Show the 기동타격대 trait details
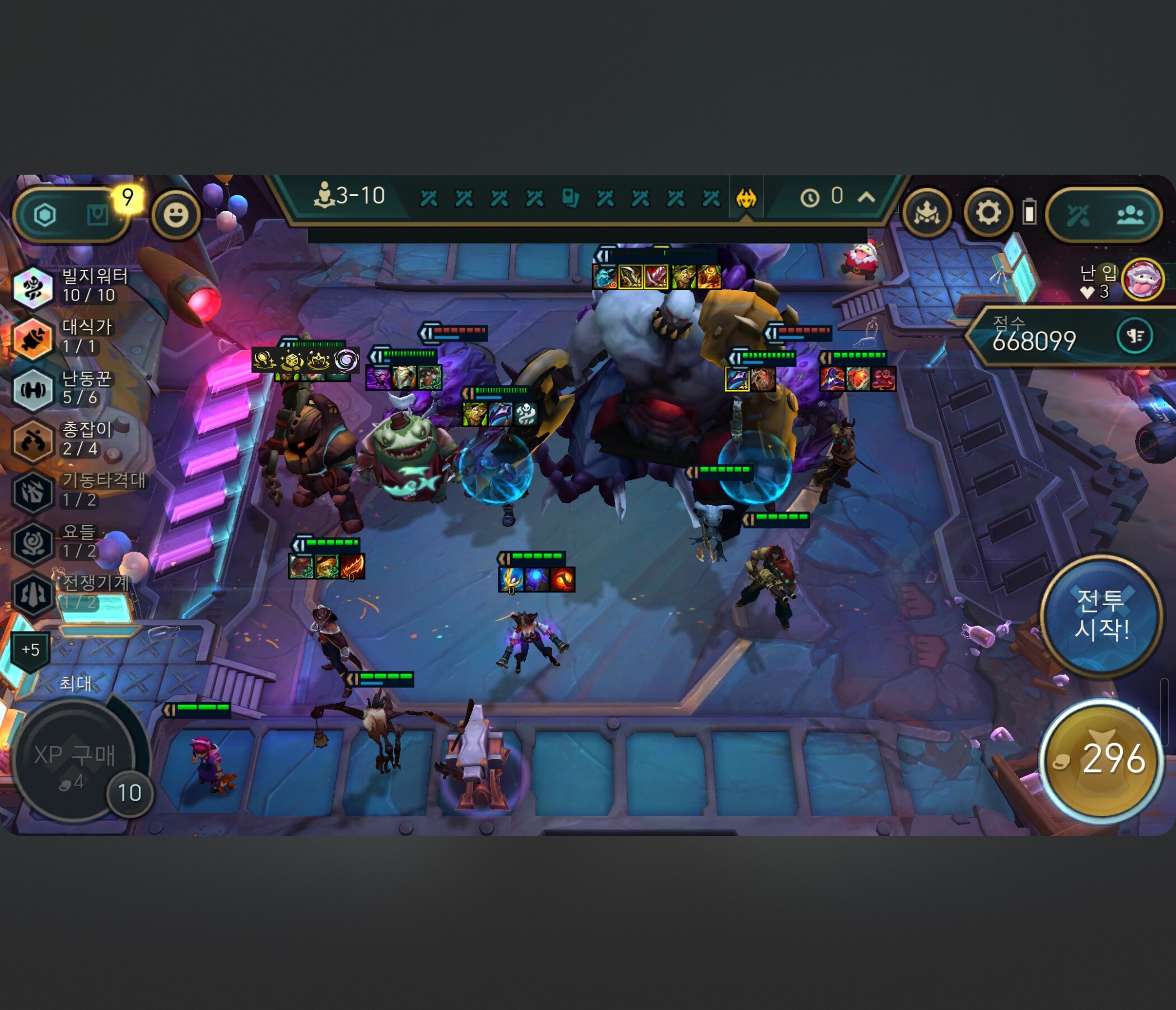1176x1010 pixels. (x=33, y=492)
